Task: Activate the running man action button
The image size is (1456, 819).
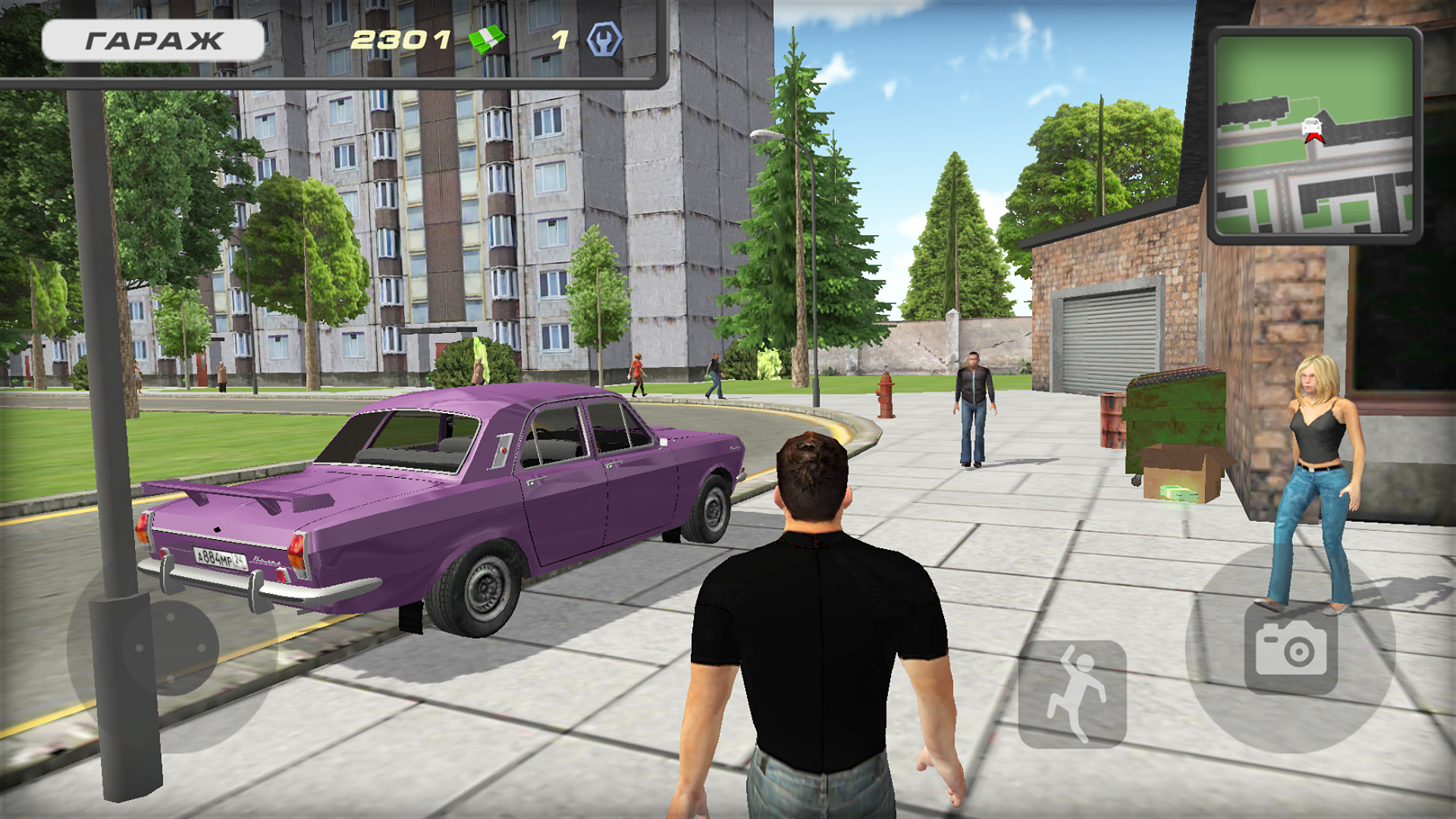Action: tap(1072, 693)
